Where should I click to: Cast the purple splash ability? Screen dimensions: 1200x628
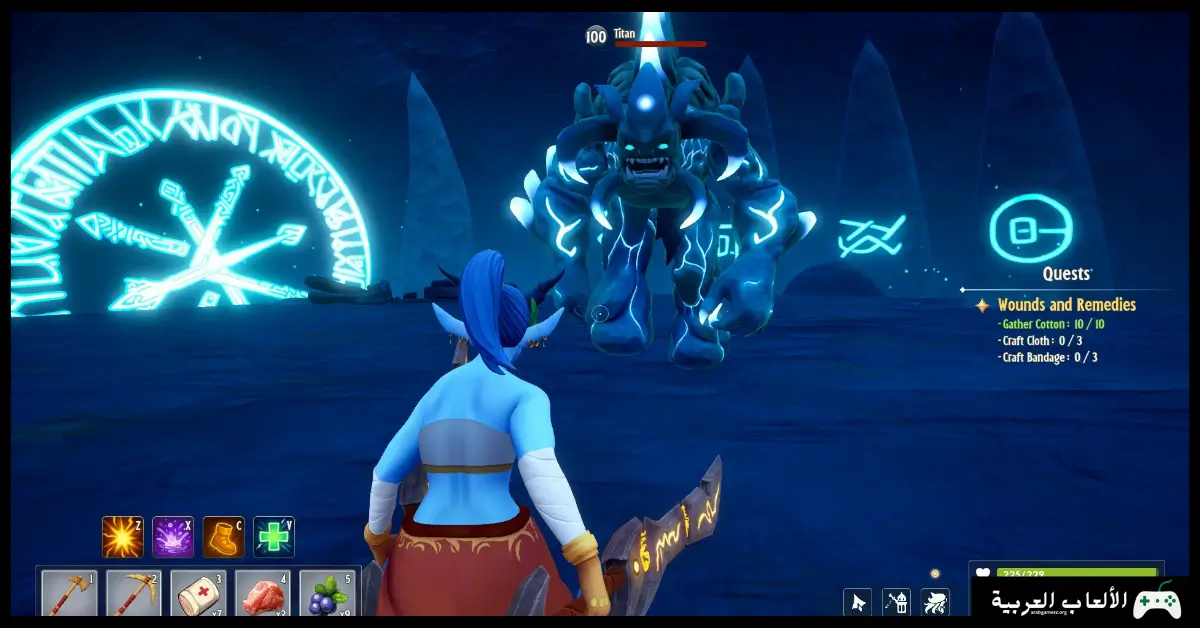coord(173,537)
